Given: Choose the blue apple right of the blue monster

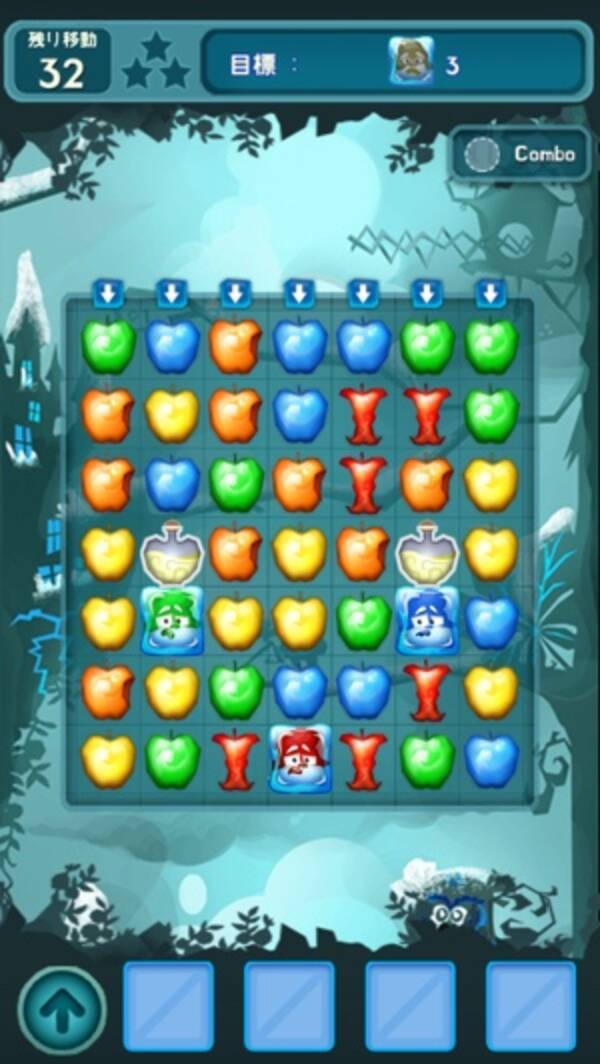Looking at the screenshot, I should click(491, 621).
